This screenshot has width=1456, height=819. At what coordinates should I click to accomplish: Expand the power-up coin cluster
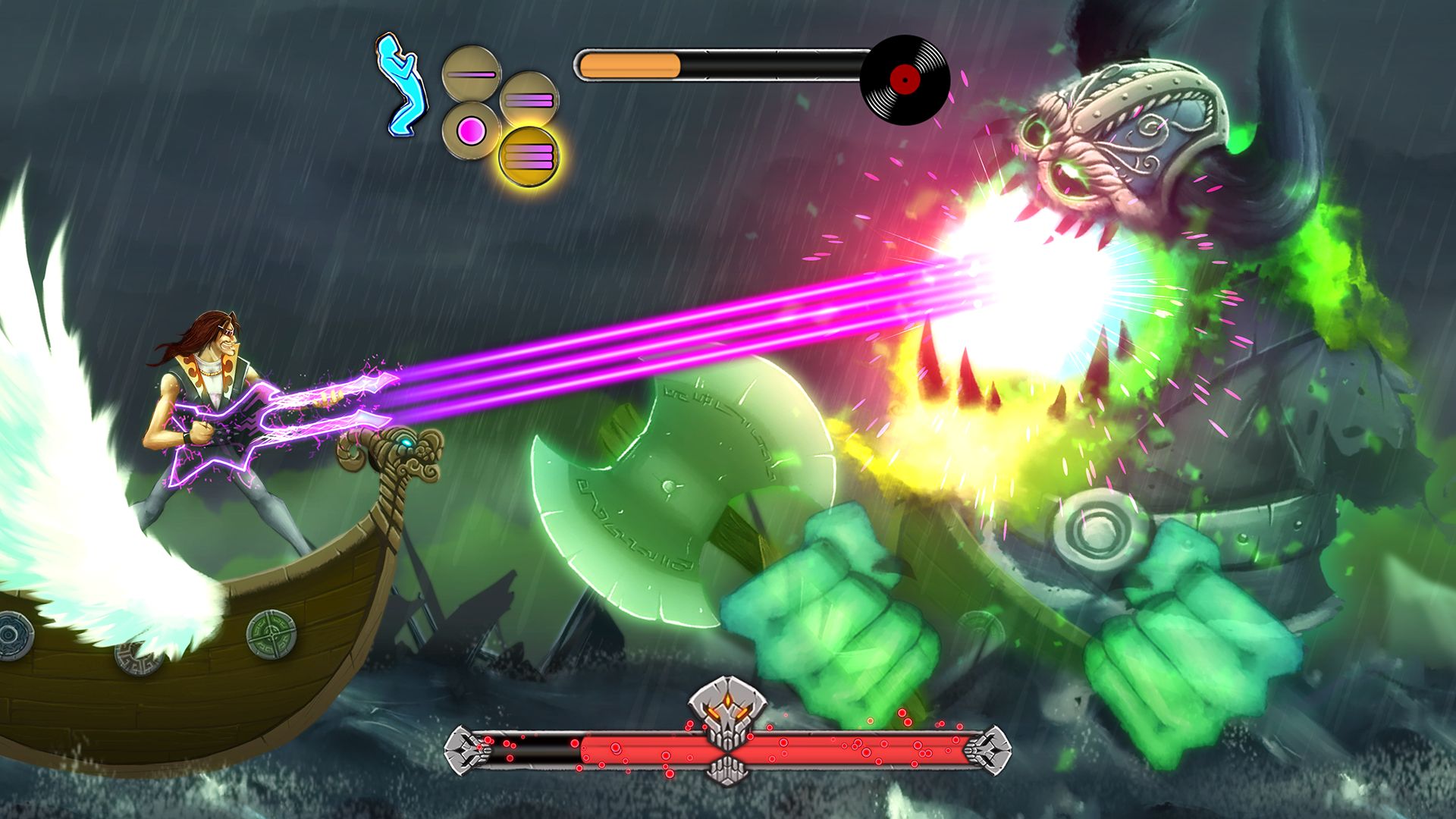coord(500,114)
